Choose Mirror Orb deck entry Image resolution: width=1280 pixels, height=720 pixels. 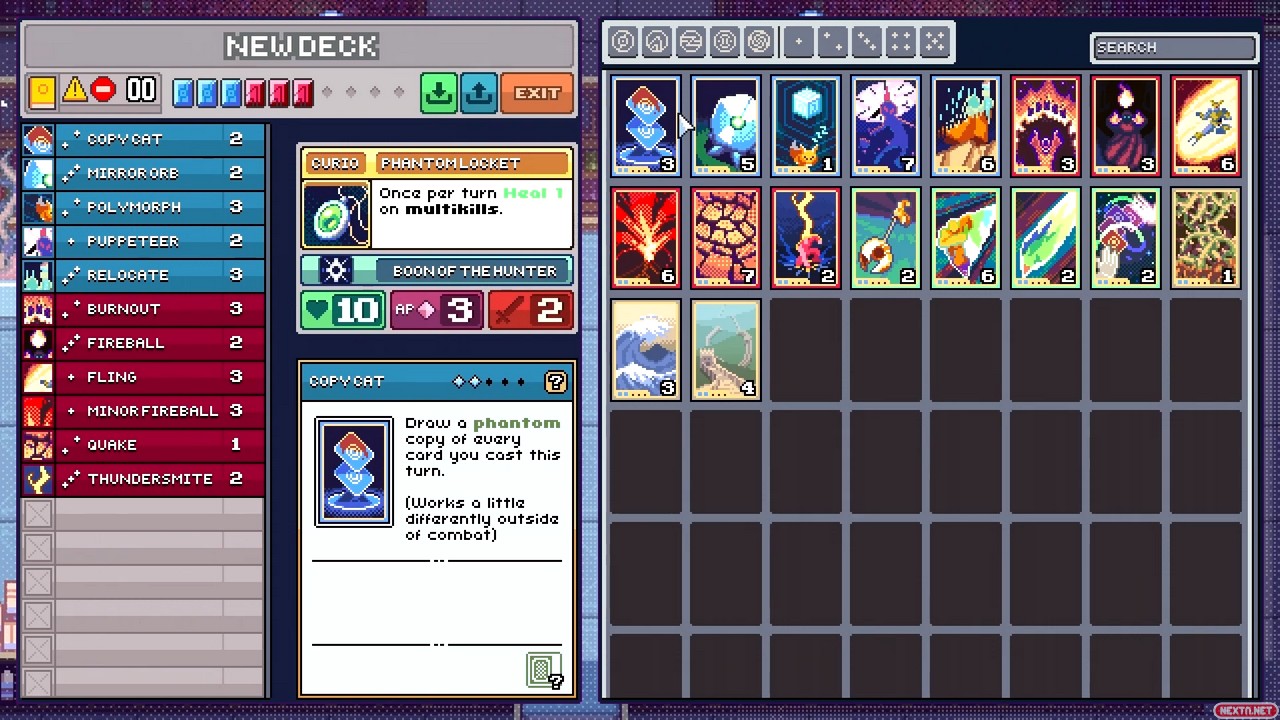pos(144,173)
